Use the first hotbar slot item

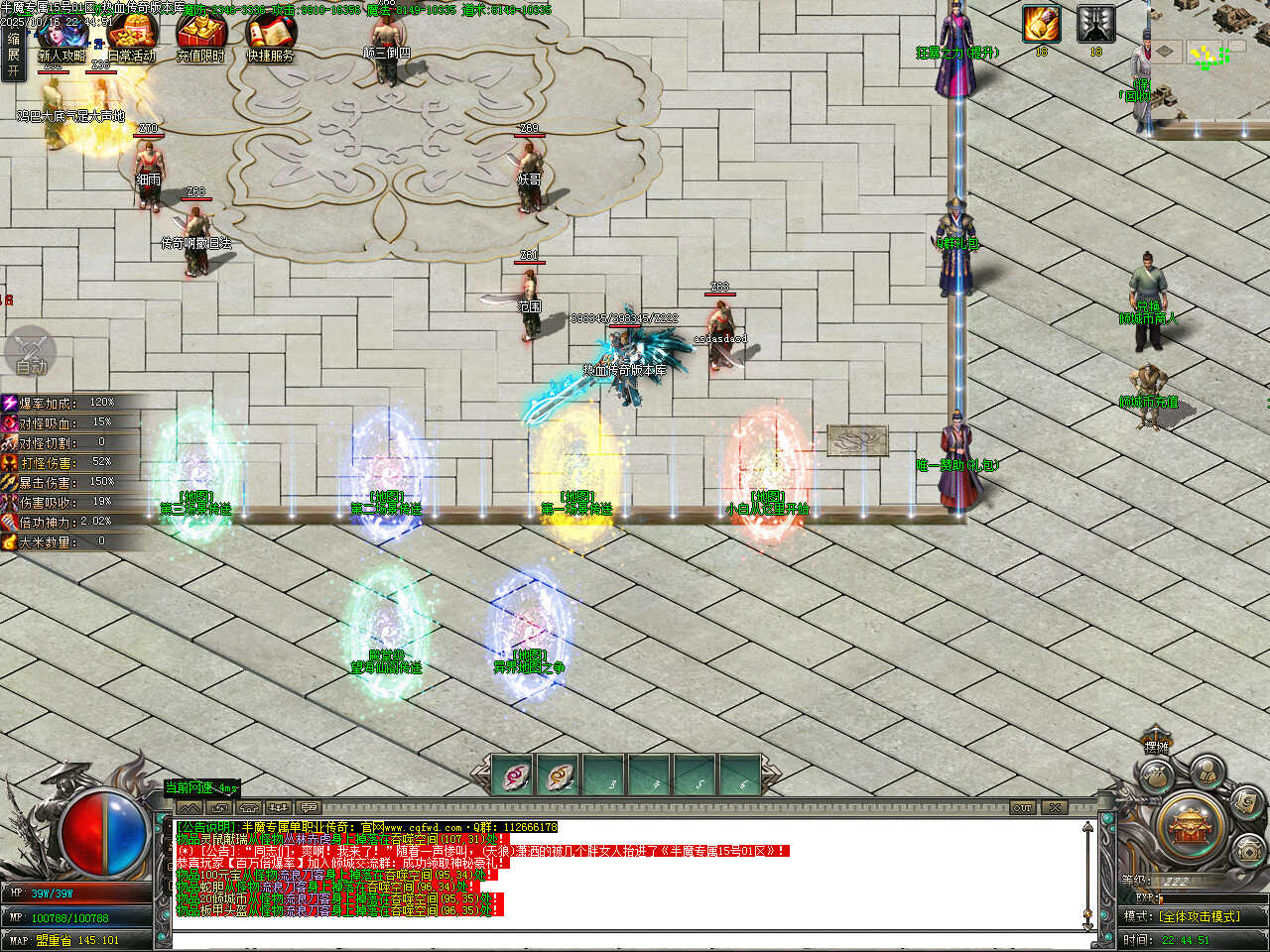click(512, 774)
